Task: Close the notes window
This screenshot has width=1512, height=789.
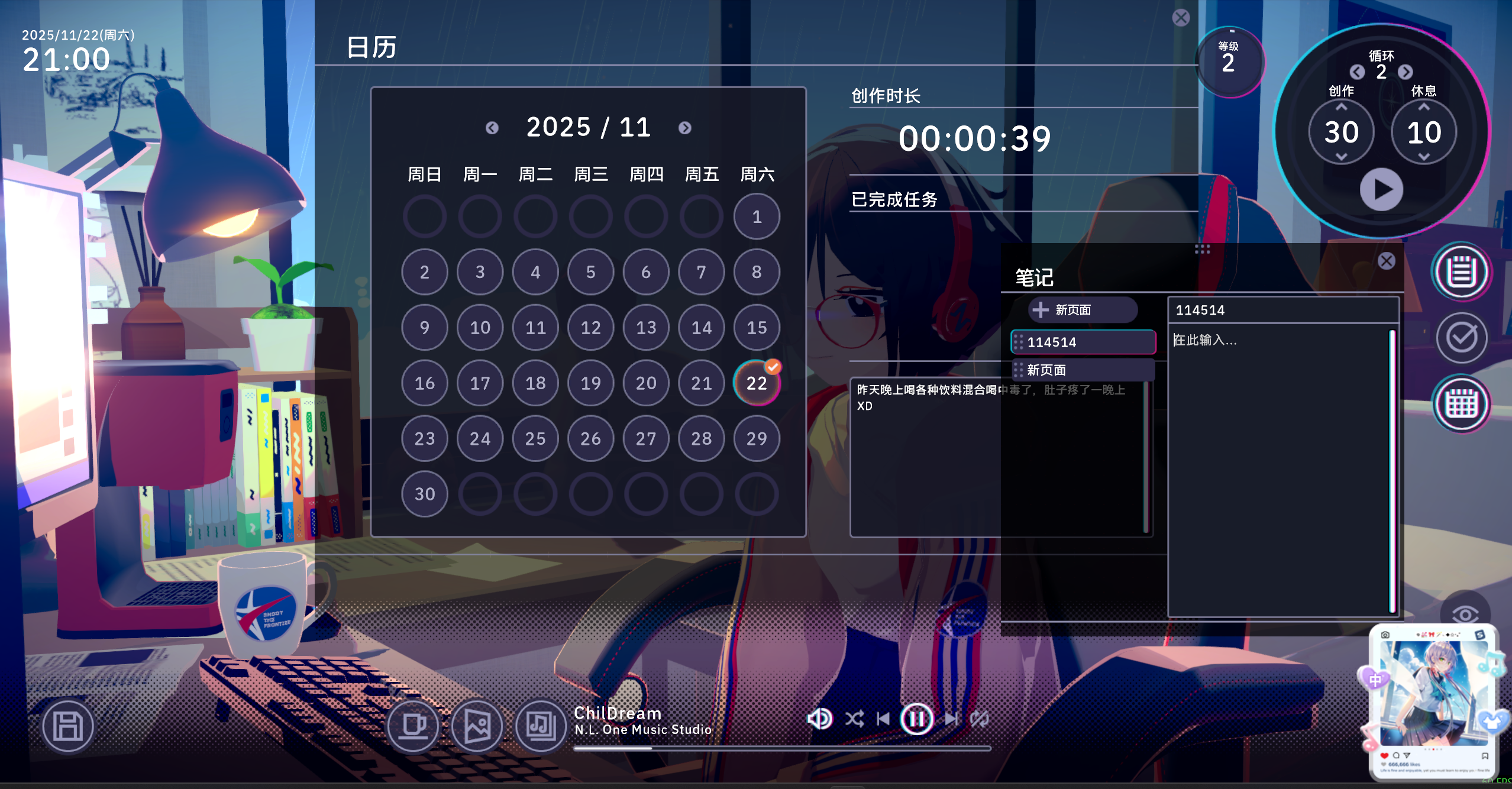Action: coord(1386,261)
